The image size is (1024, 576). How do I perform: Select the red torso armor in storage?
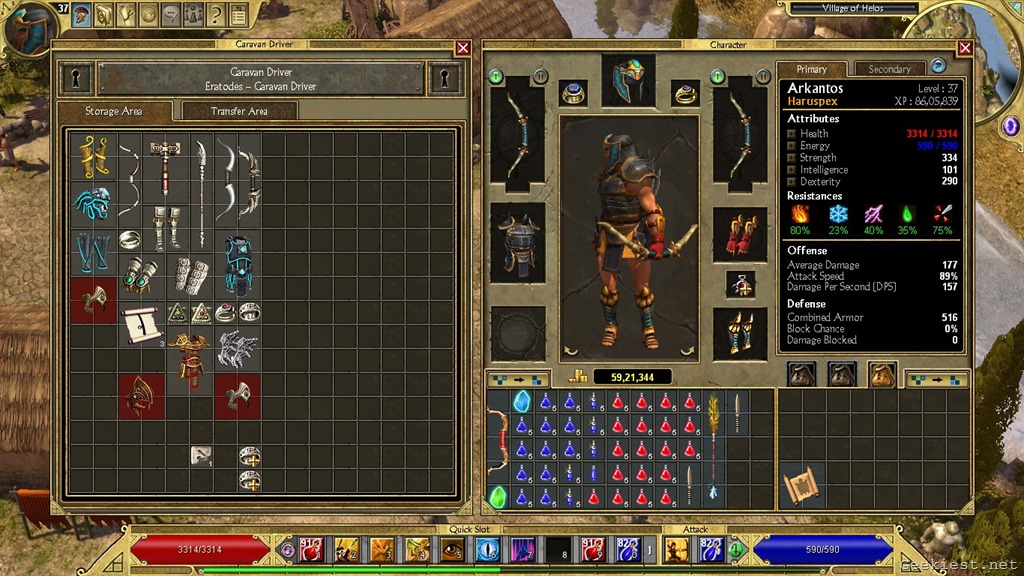click(x=190, y=361)
